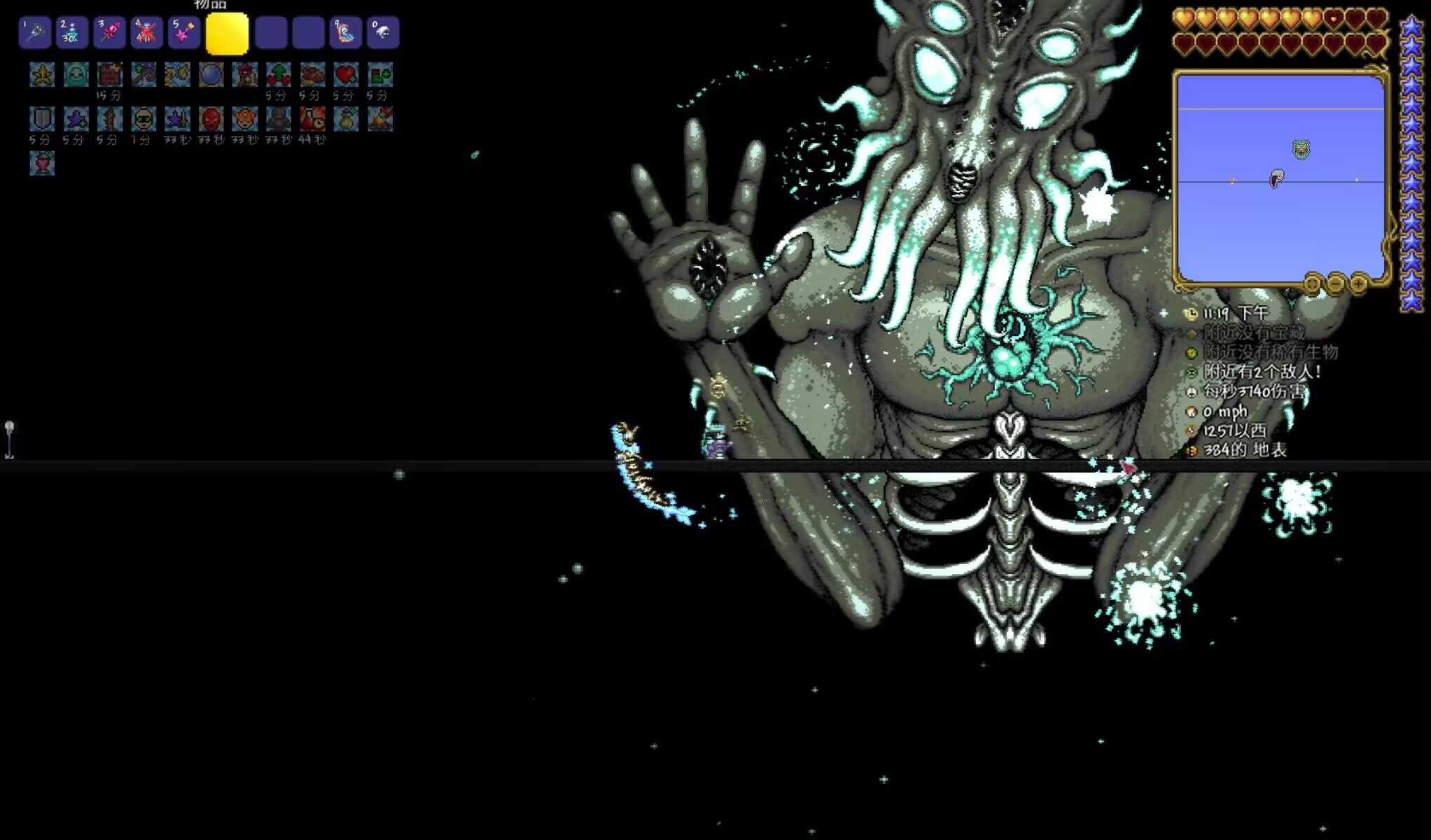Choose the pink staff in slot 3
This screenshot has height=840, width=1431.
pyautogui.click(x=109, y=33)
